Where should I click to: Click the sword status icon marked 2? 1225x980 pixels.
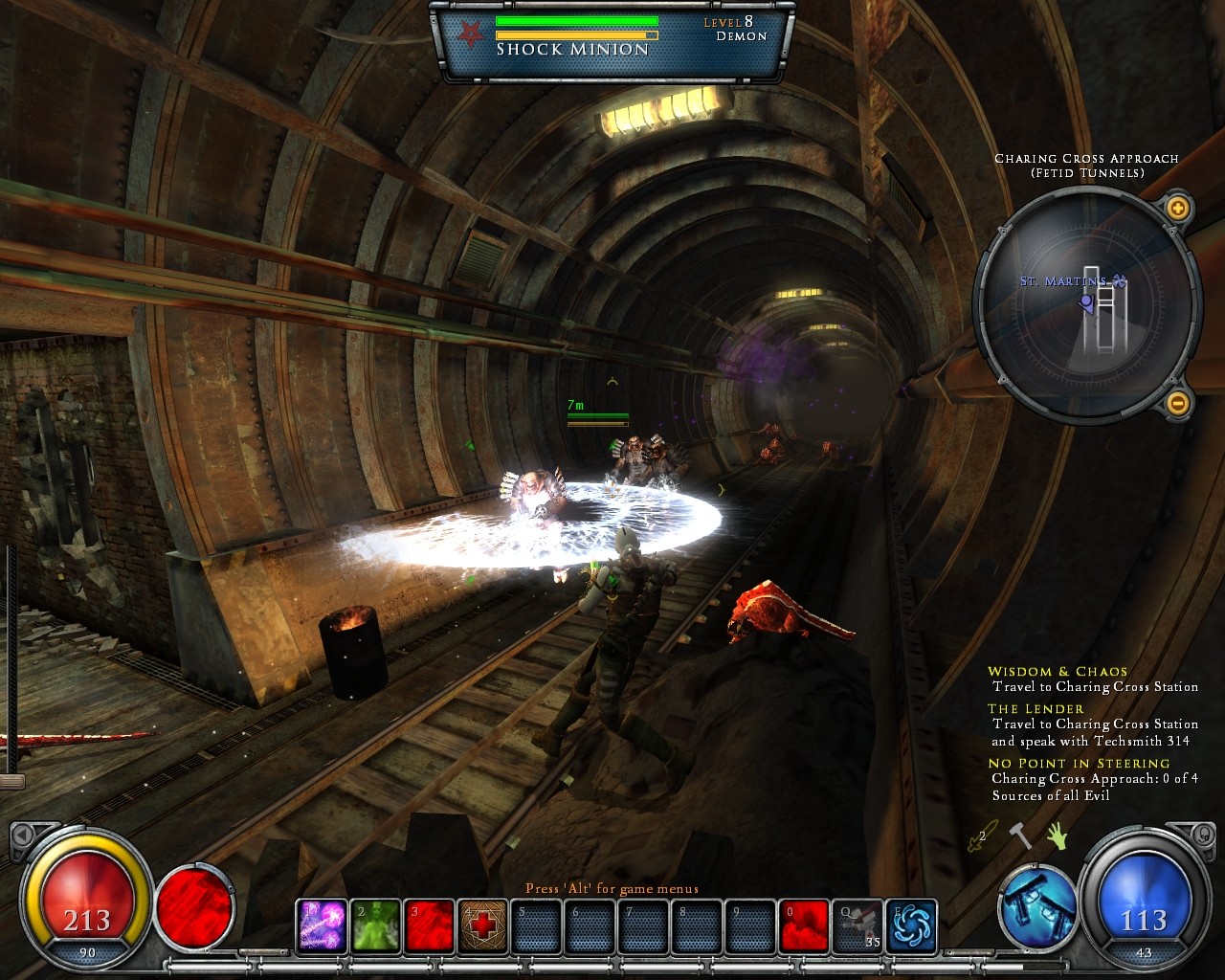[983, 835]
